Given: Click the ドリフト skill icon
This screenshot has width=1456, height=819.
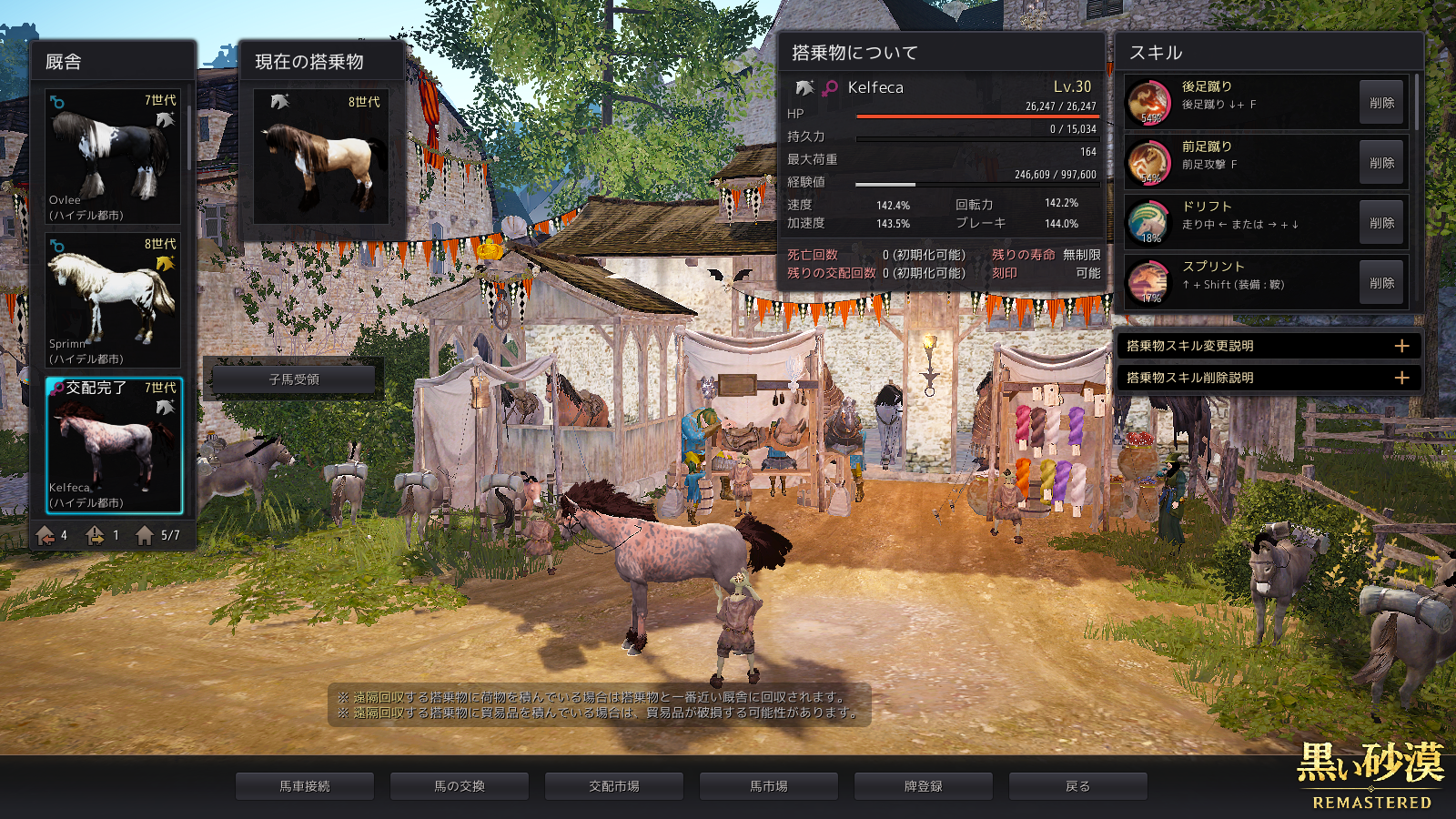Looking at the screenshot, I should point(1149,222).
